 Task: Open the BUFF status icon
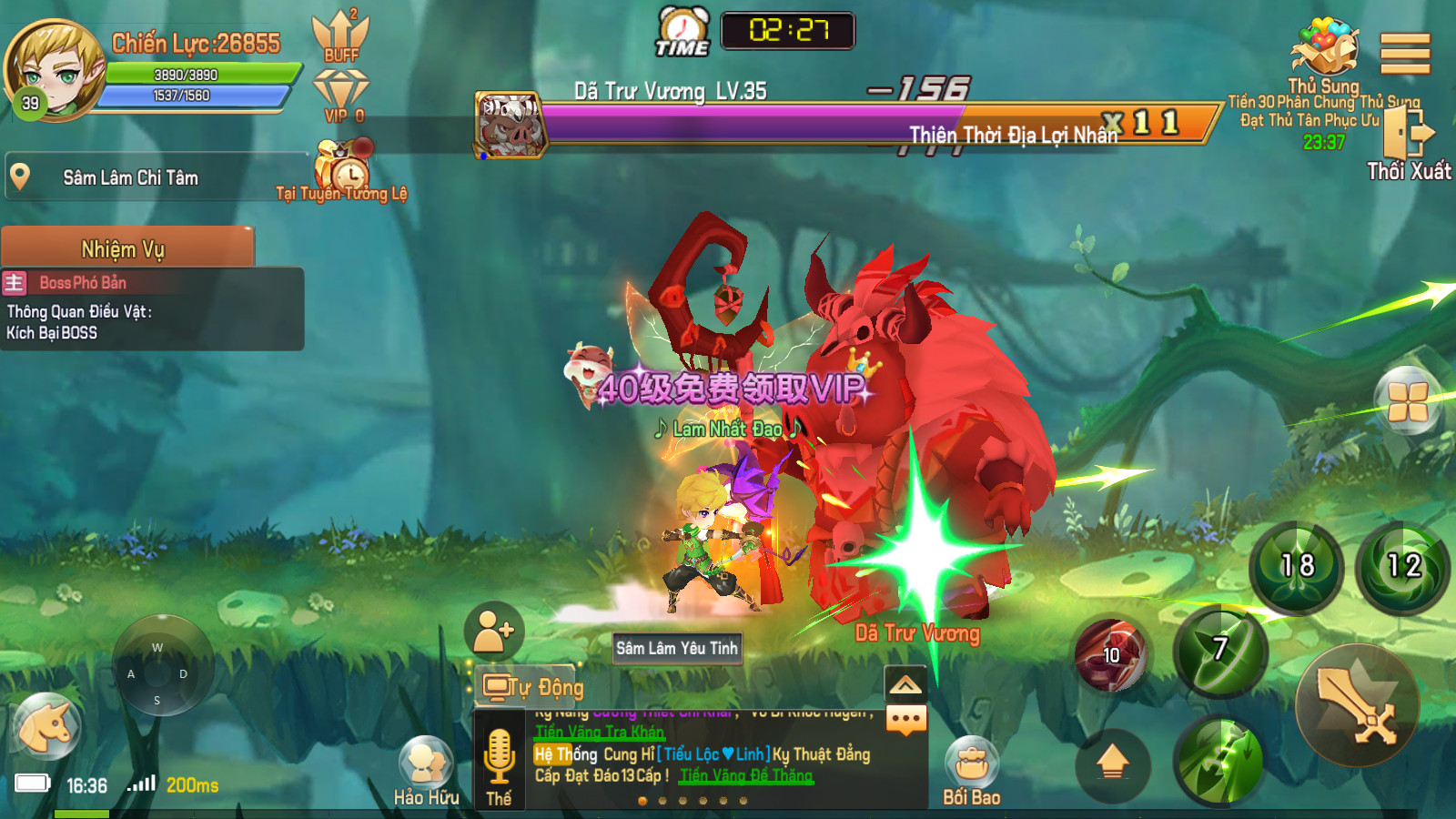pos(340,36)
